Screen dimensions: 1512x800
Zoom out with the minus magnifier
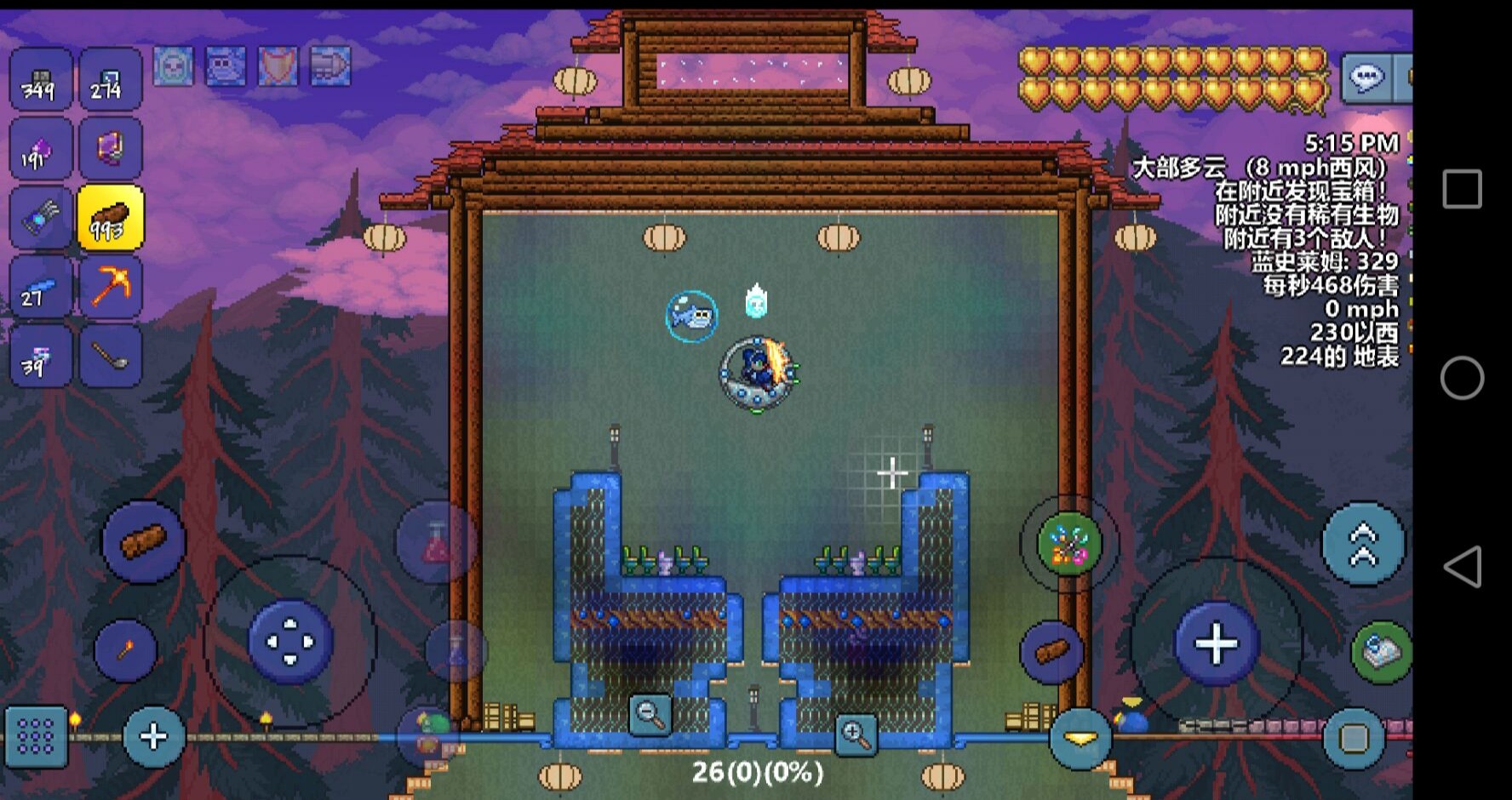point(650,714)
